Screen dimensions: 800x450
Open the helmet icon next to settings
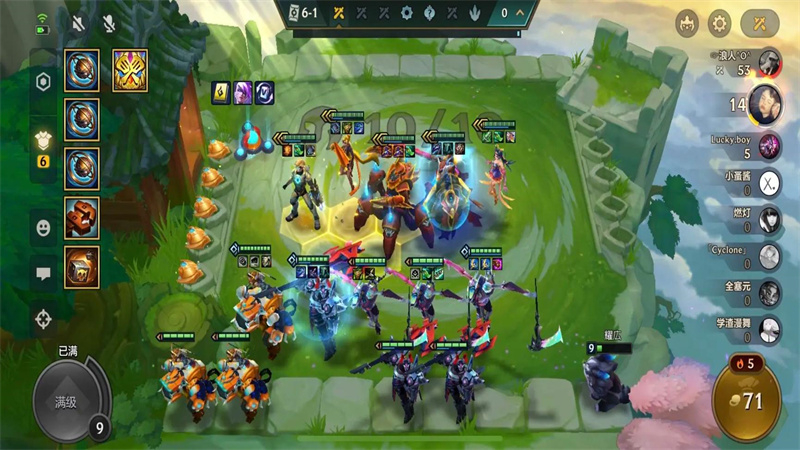[x=687, y=22]
